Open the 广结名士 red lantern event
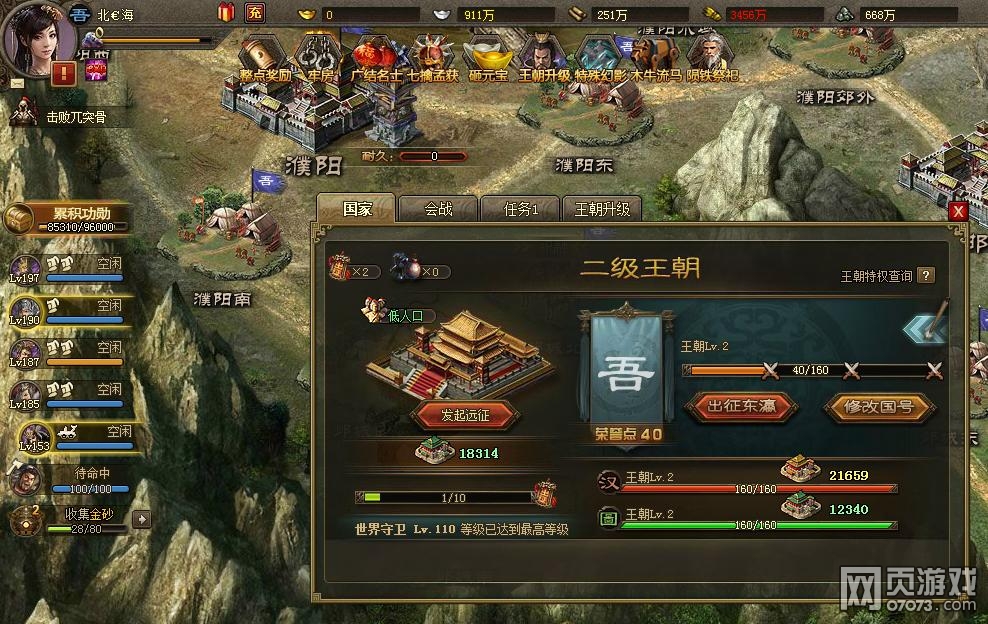The image size is (988, 624). pos(375,56)
